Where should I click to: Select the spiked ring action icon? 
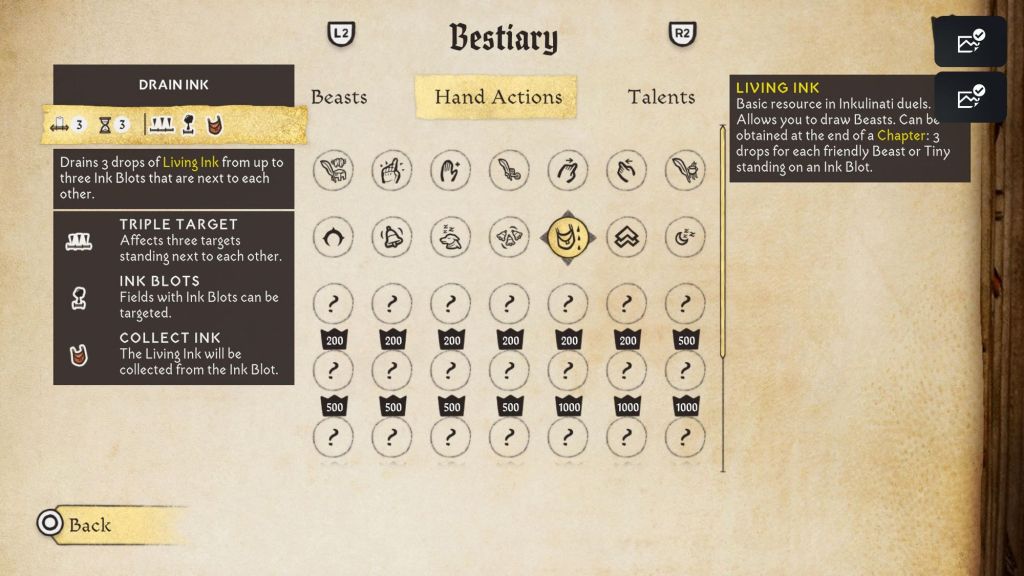(333, 237)
